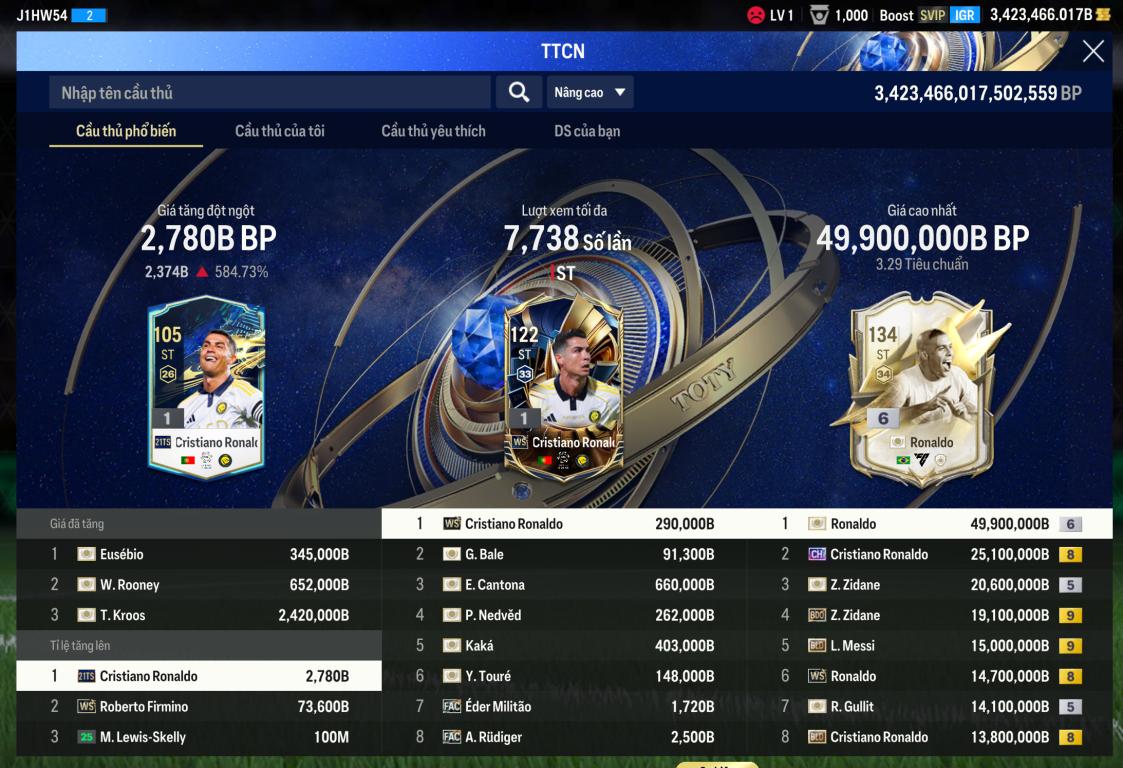
Task: Open the Cầu thủ yêu thích tab
Action: tap(433, 131)
